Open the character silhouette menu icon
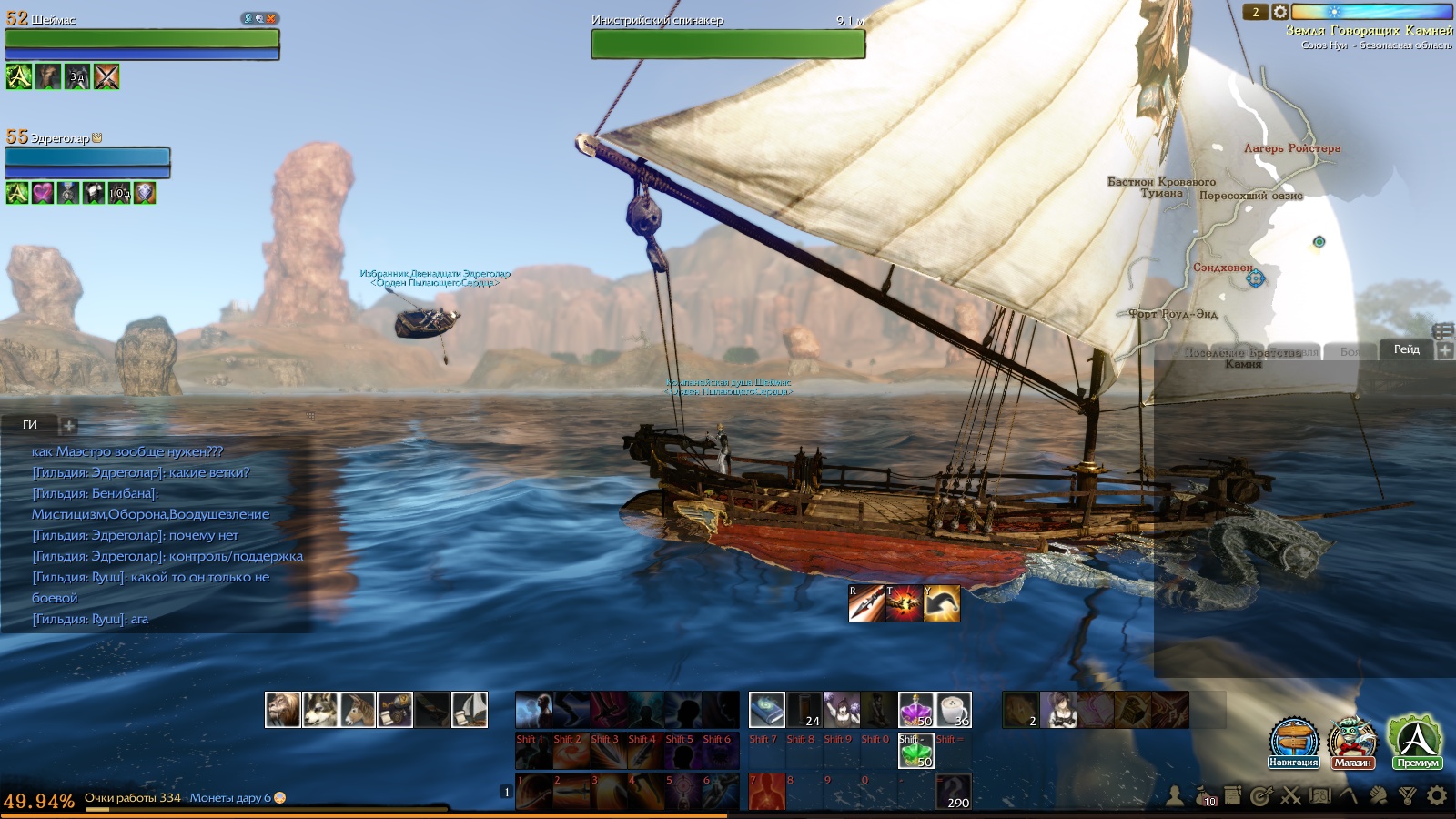1456x819 pixels. [1175, 796]
